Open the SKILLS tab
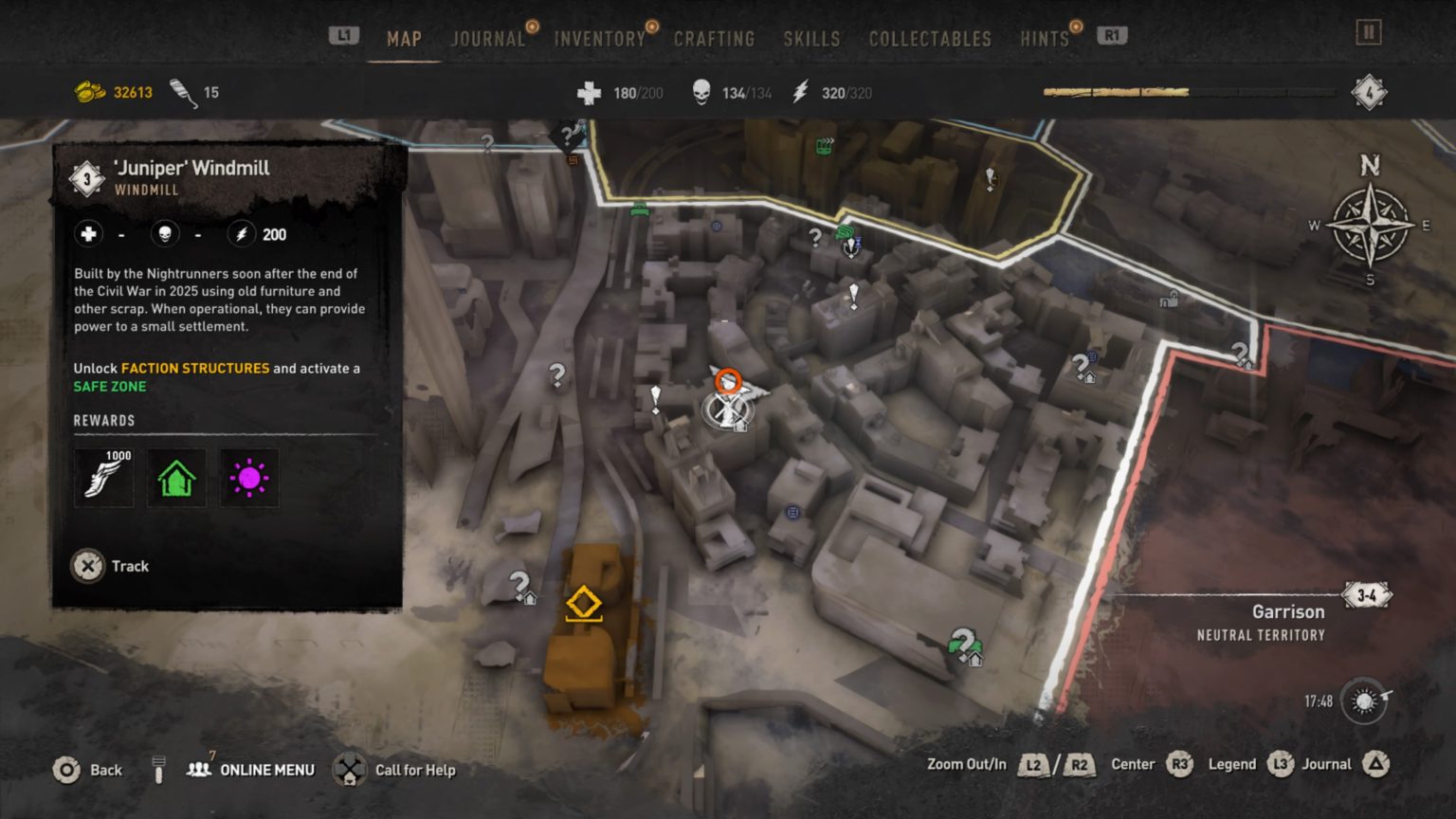This screenshot has width=1456, height=819. pos(811,39)
